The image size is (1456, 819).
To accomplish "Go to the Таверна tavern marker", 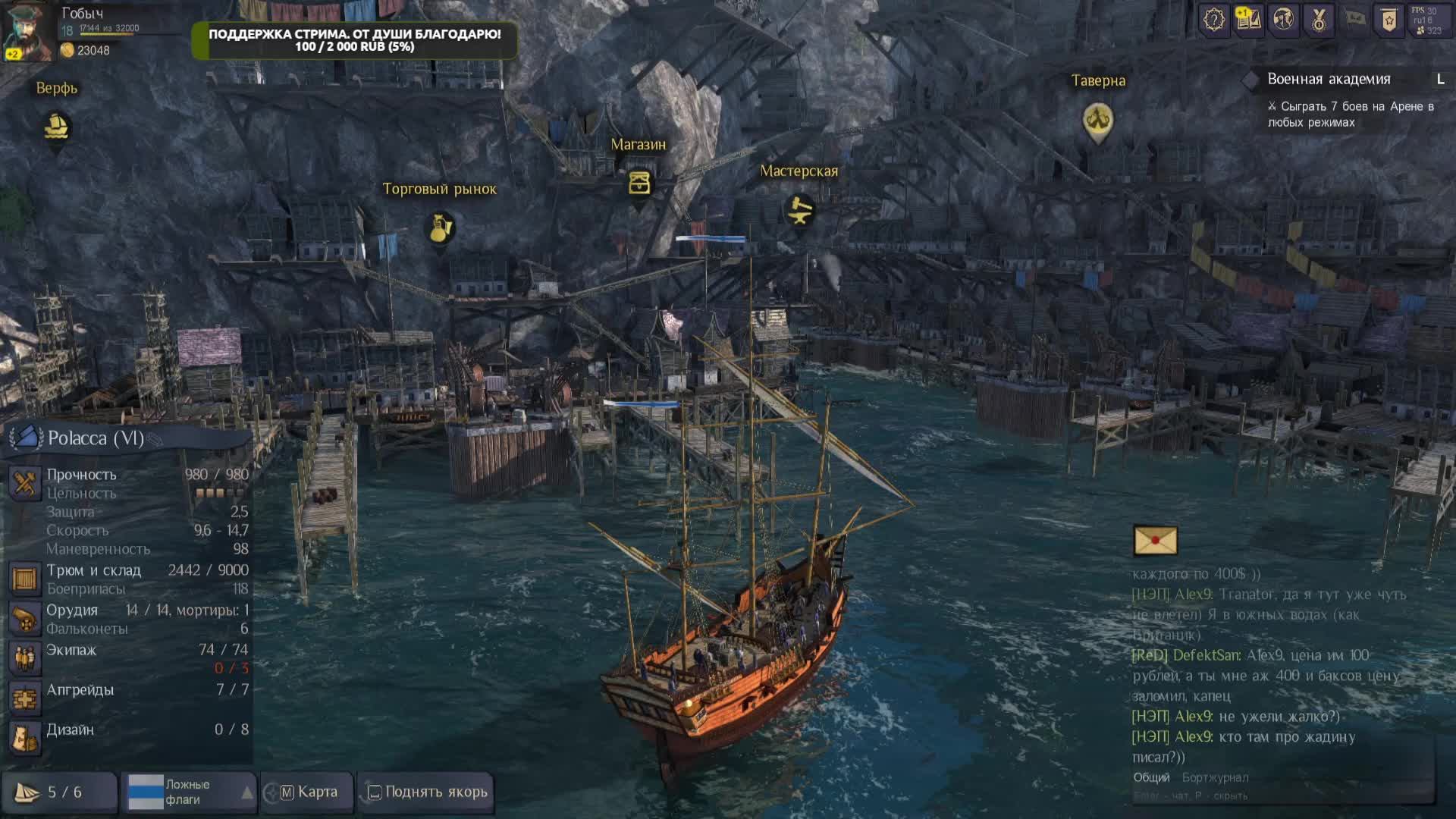I will point(1097,119).
